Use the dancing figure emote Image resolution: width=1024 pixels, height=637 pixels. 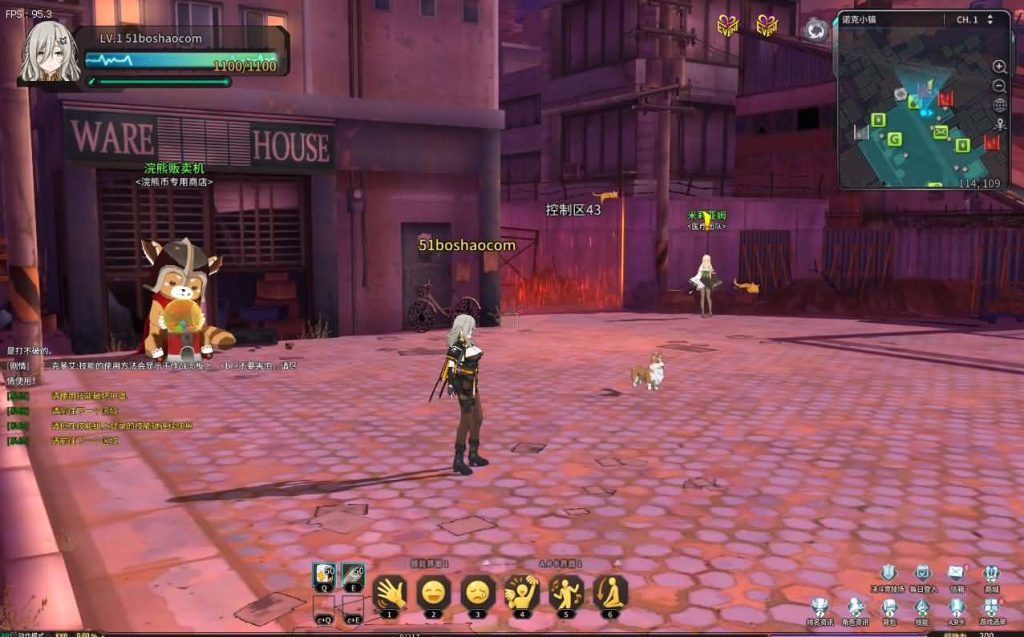(x=521, y=593)
